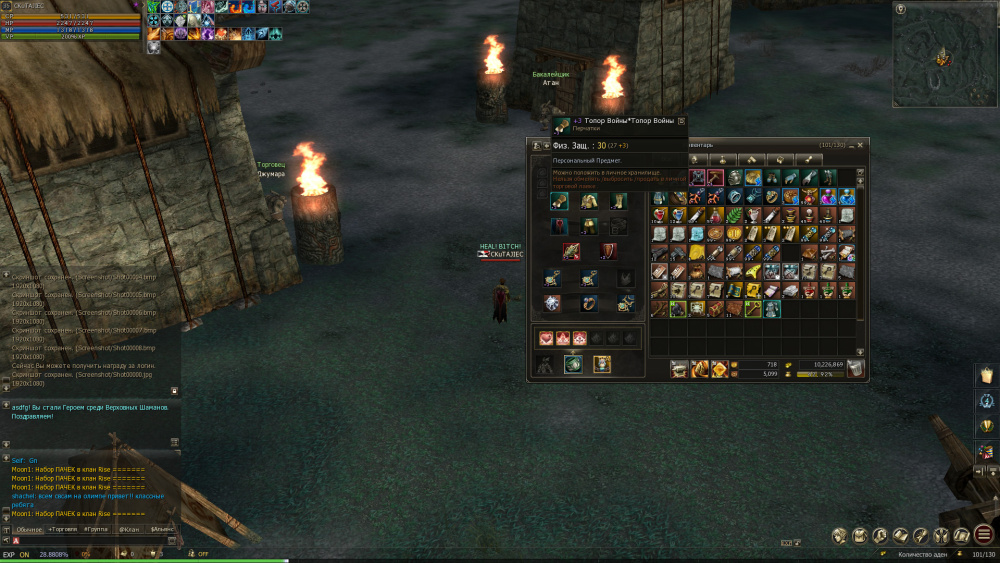Select the green fern leaf item
The width and height of the screenshot is (1000, 563).
pyautogui.click(x=734, y=216)
